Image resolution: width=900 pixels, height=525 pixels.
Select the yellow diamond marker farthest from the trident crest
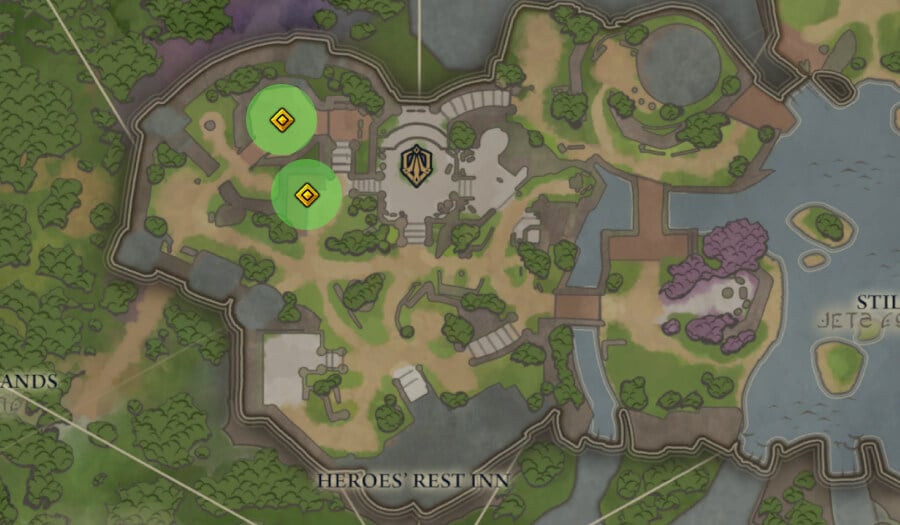click(x=282, y=121)
